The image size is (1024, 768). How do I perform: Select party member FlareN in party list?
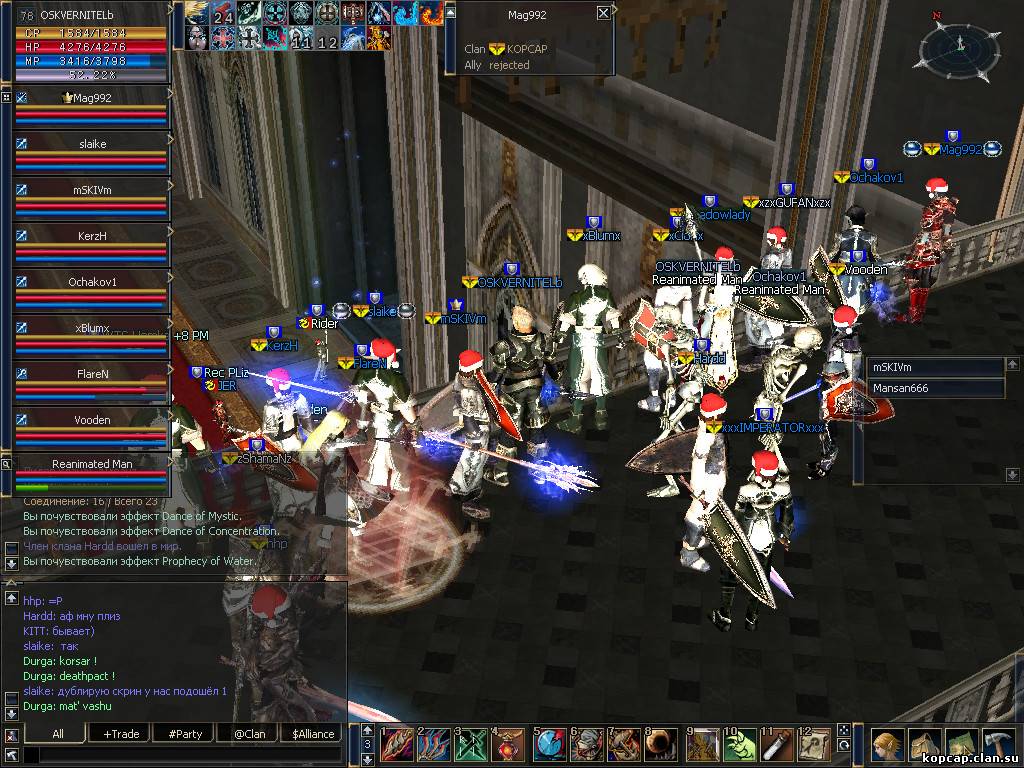click(x=91, y=374)
